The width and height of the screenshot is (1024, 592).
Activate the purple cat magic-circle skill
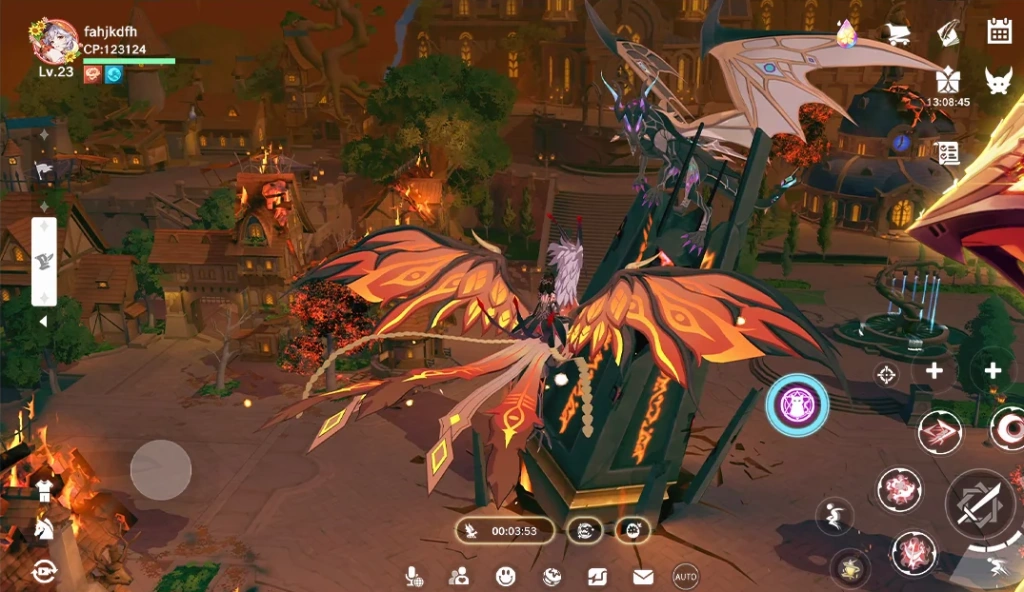(797, 405)
